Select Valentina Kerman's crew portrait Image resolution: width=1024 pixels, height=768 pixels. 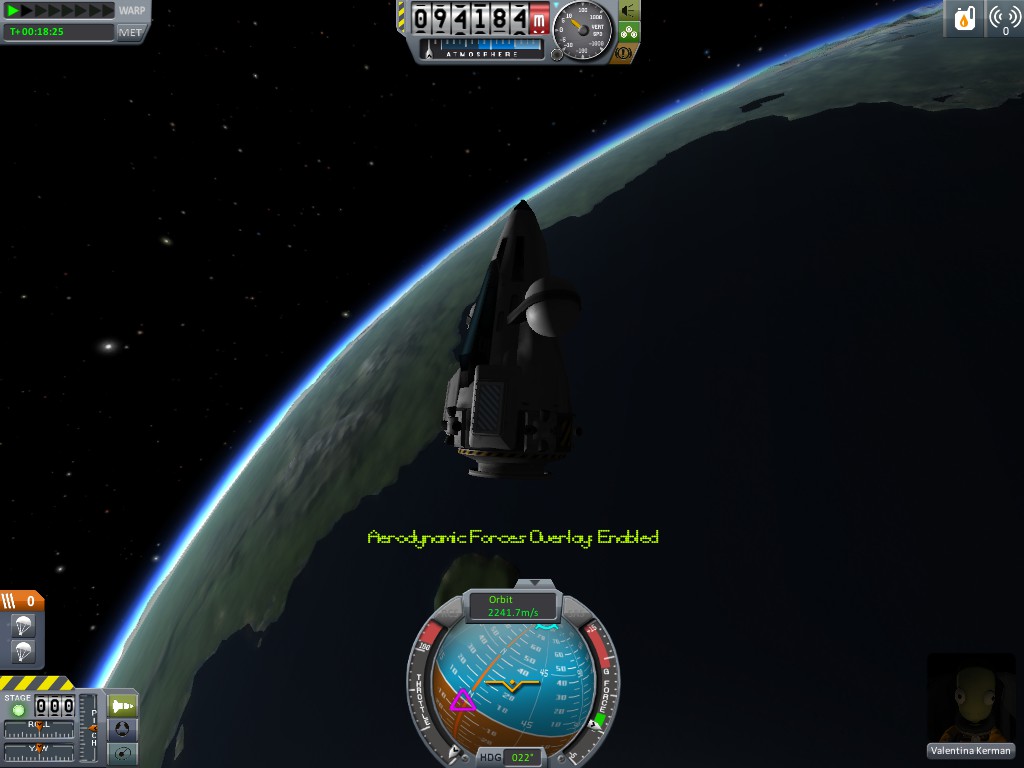tap(971, 699)
